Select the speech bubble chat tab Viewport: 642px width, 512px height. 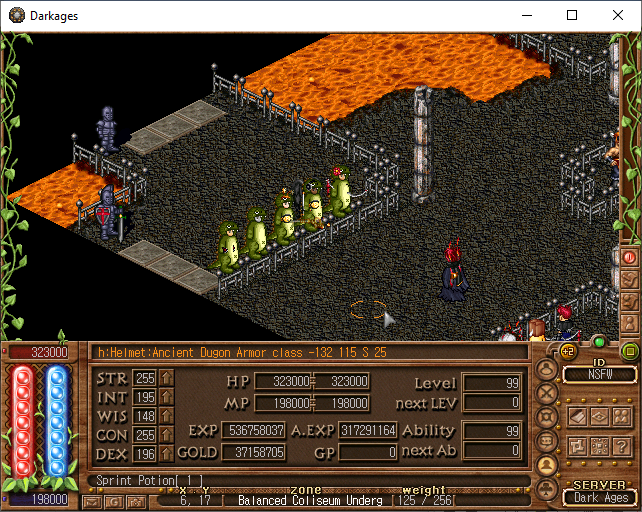pyautogui.click(x=548, y=441)
